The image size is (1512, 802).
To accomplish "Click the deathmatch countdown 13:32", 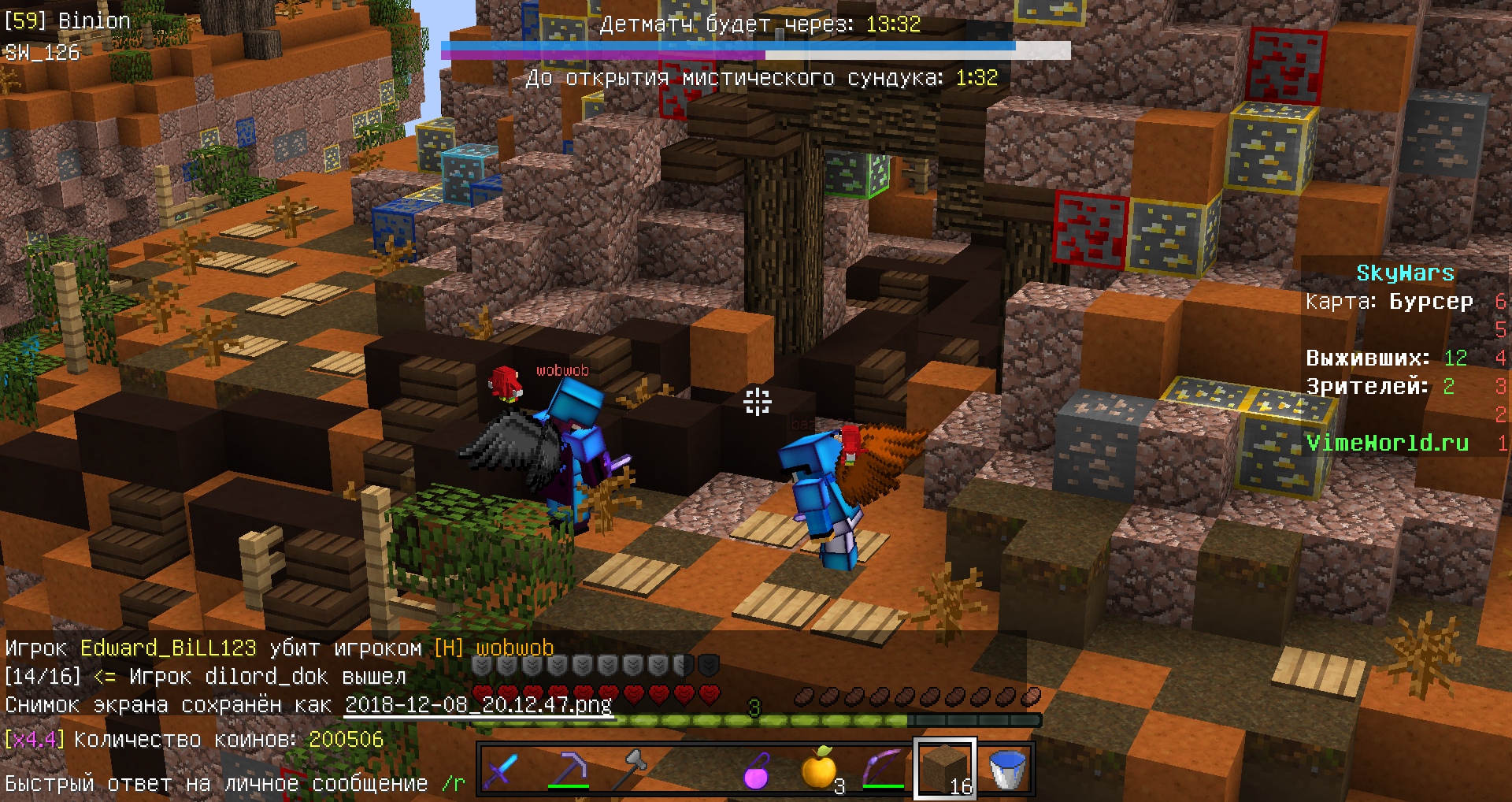I will 894,24.
